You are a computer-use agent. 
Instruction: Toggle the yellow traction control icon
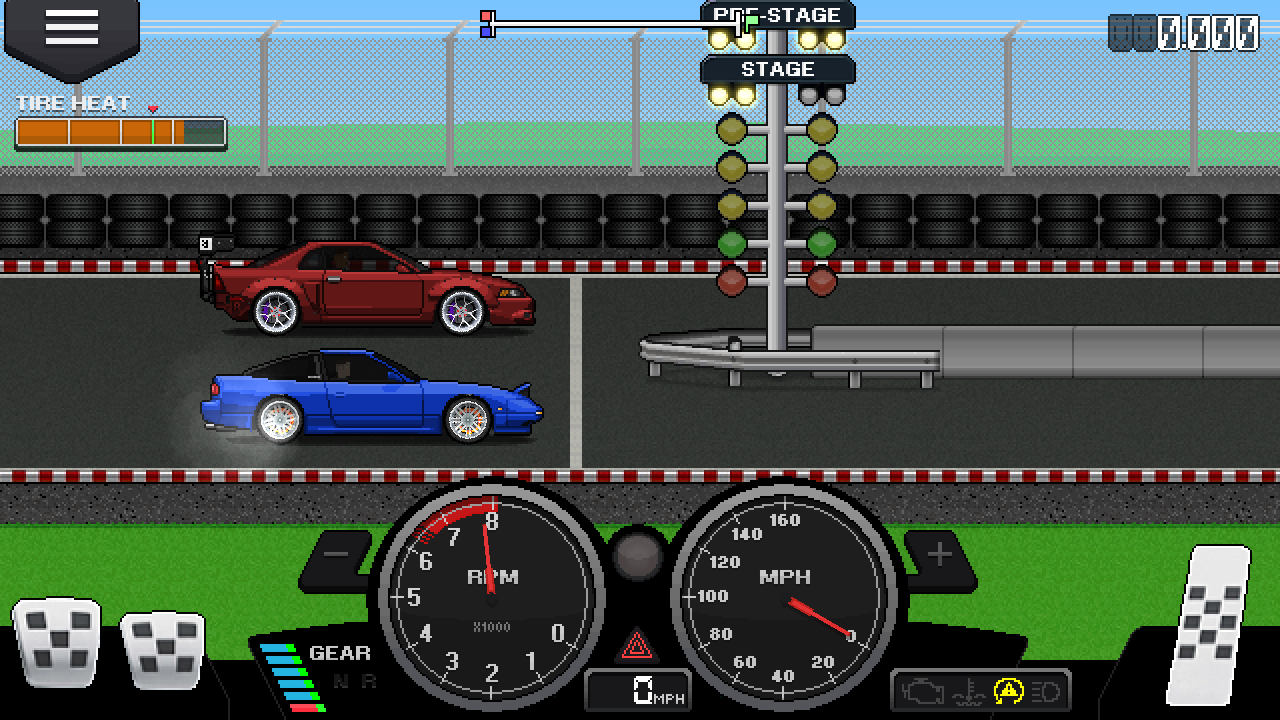[1007, 690]
